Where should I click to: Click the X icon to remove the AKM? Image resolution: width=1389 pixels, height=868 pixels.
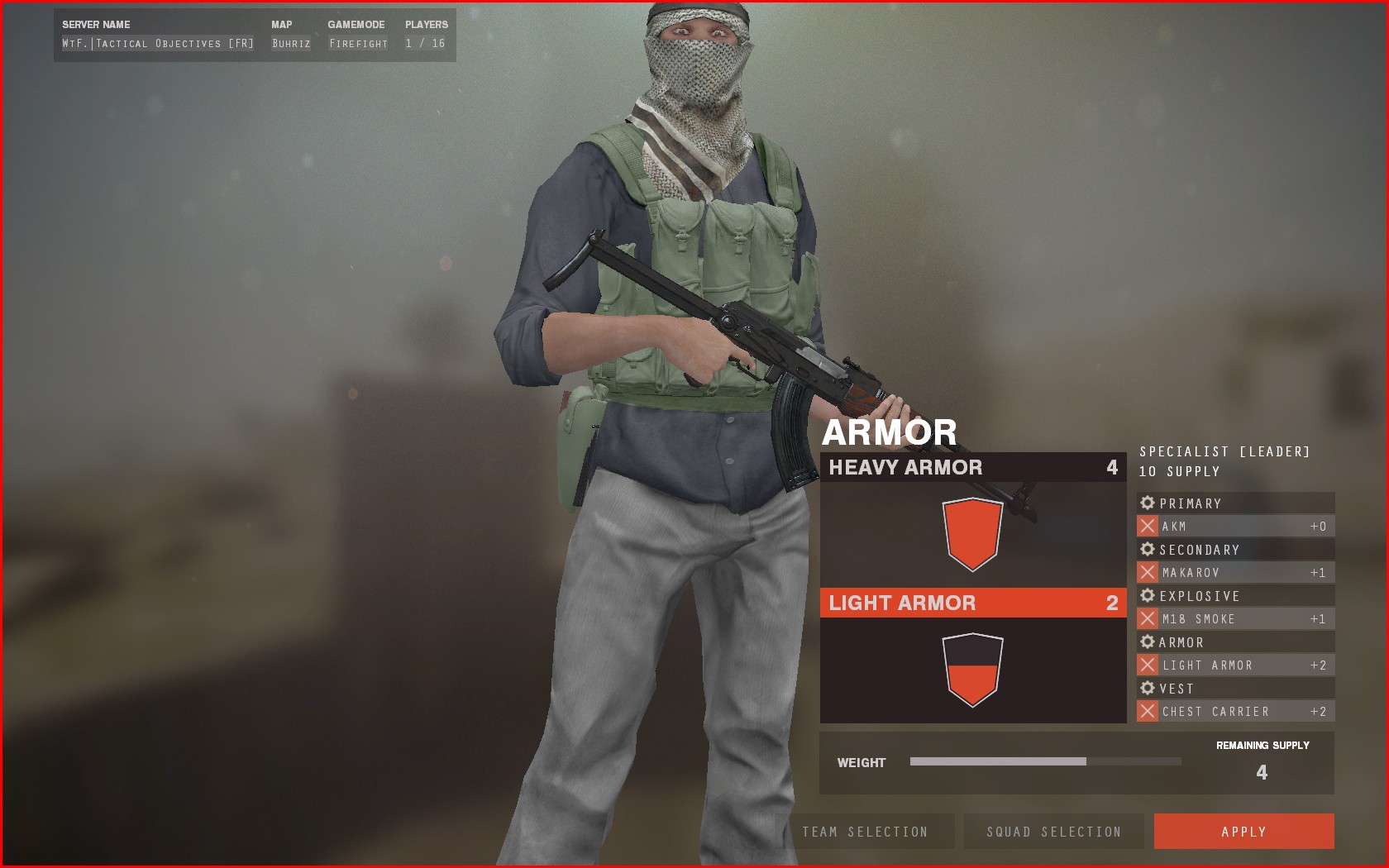(1146, 526)
